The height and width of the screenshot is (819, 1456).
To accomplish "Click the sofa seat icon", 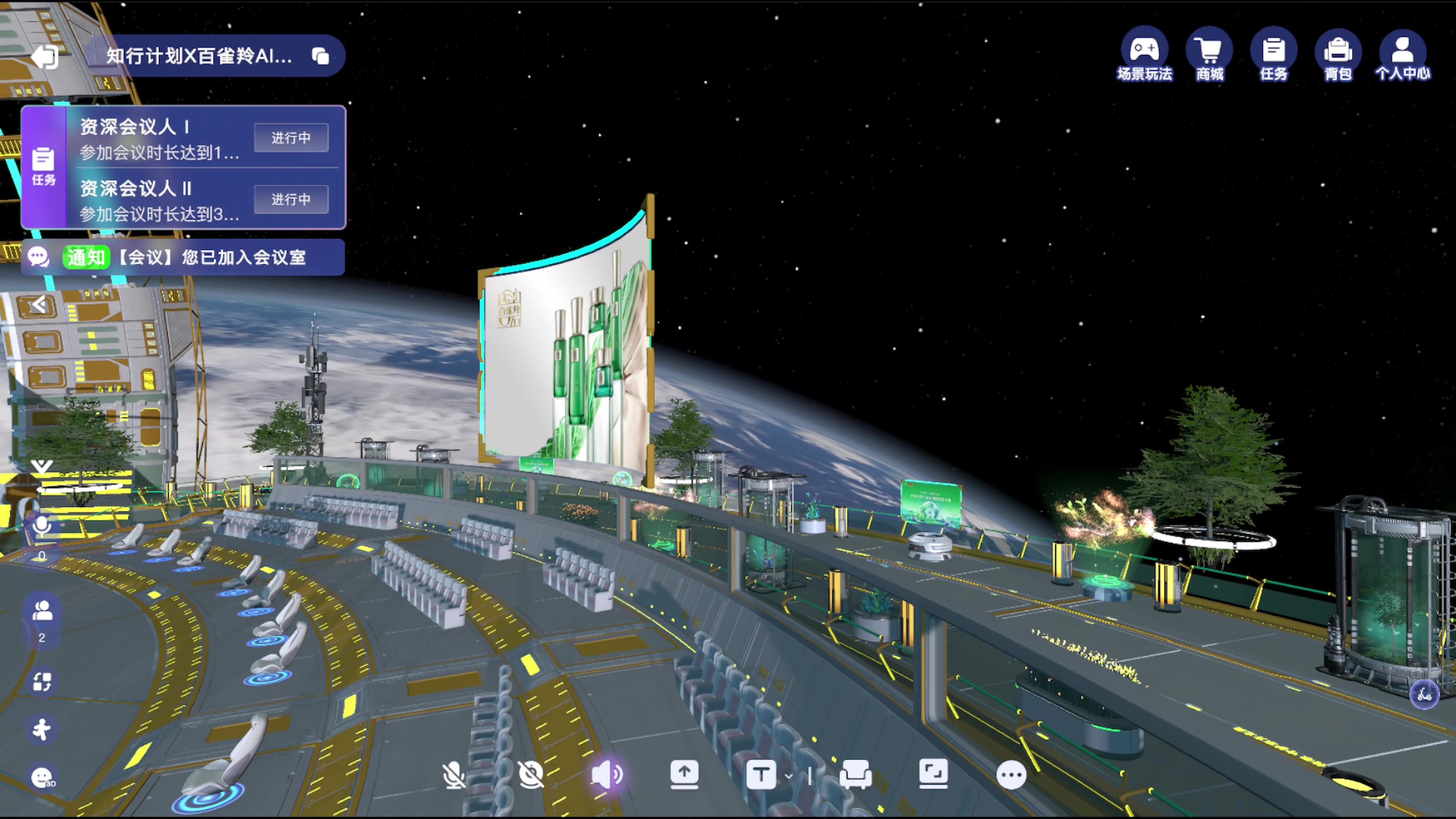I will 856,774.
